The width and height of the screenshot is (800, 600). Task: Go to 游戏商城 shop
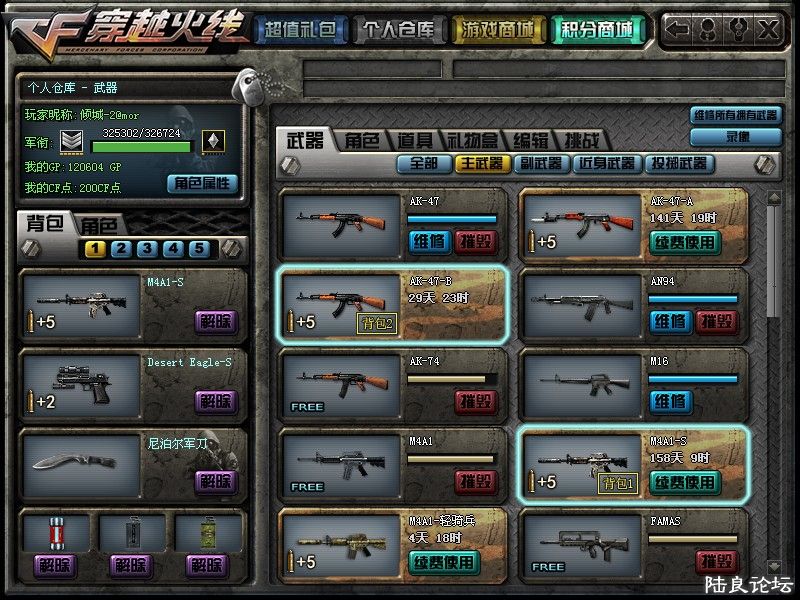point(495,30)
